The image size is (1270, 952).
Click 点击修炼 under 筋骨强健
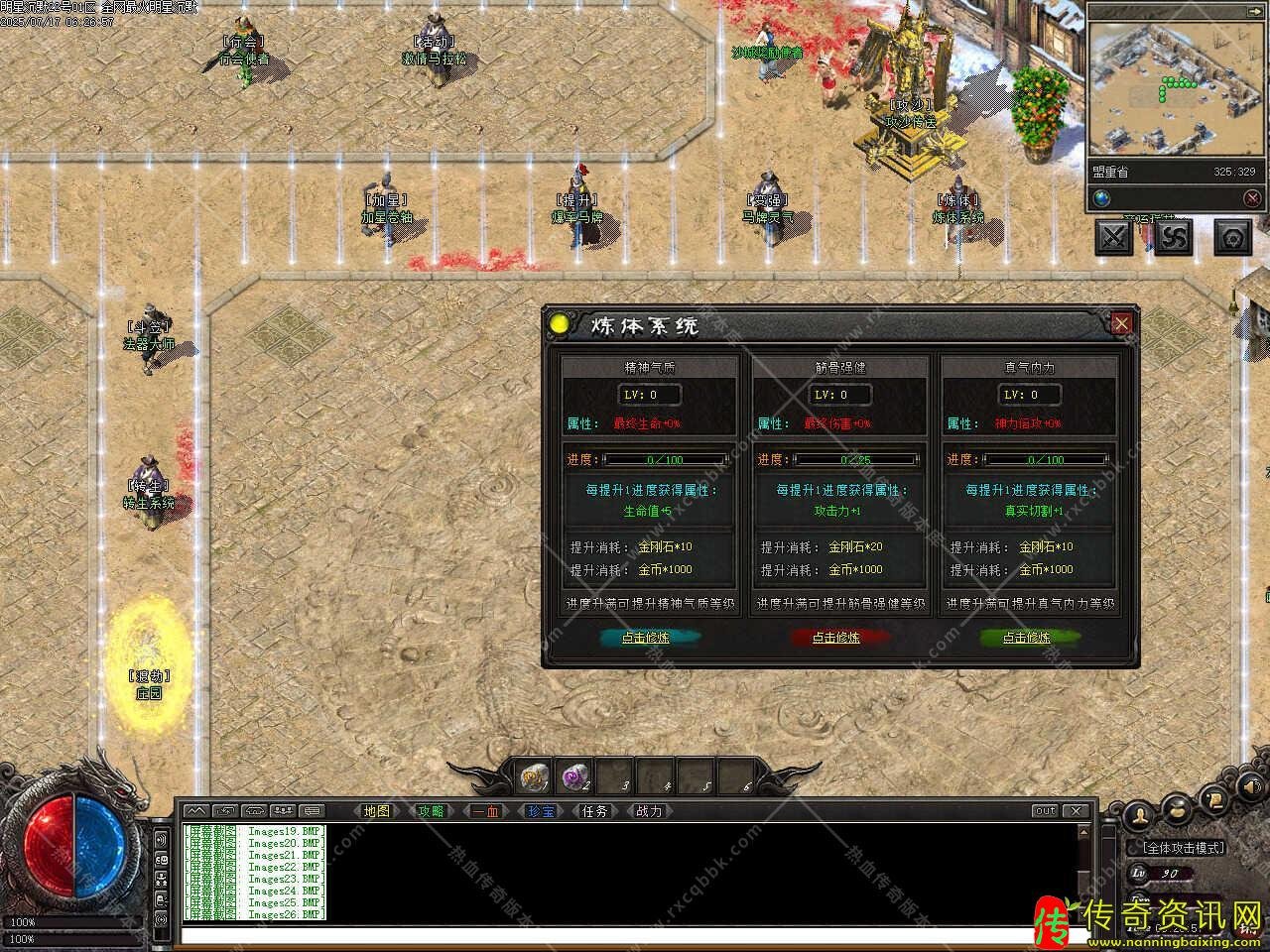point(836,638)
